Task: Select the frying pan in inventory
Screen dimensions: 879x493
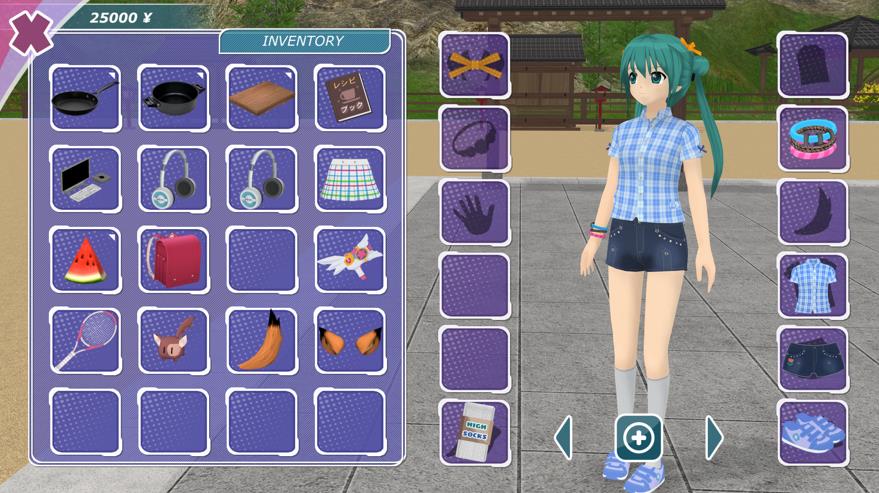Action: click(x=85, y=98)
